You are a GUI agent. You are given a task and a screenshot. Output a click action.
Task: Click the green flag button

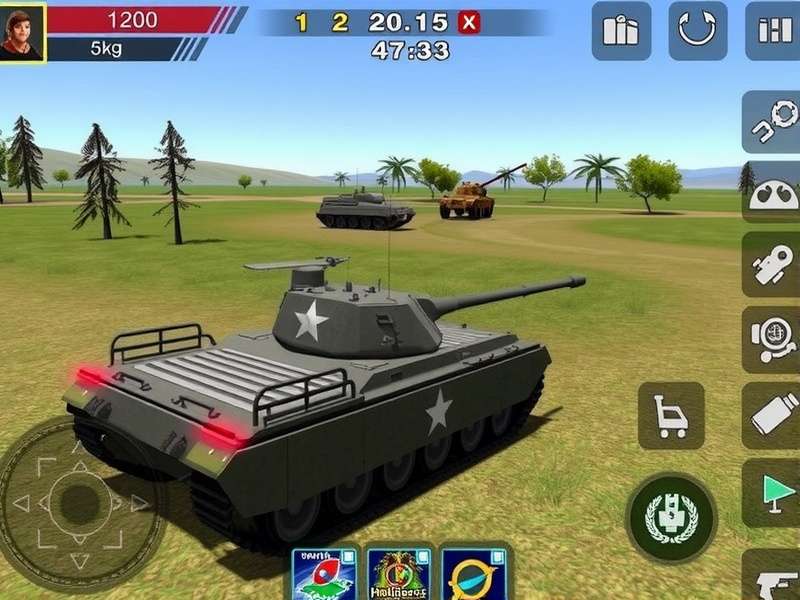click(772, 490)
